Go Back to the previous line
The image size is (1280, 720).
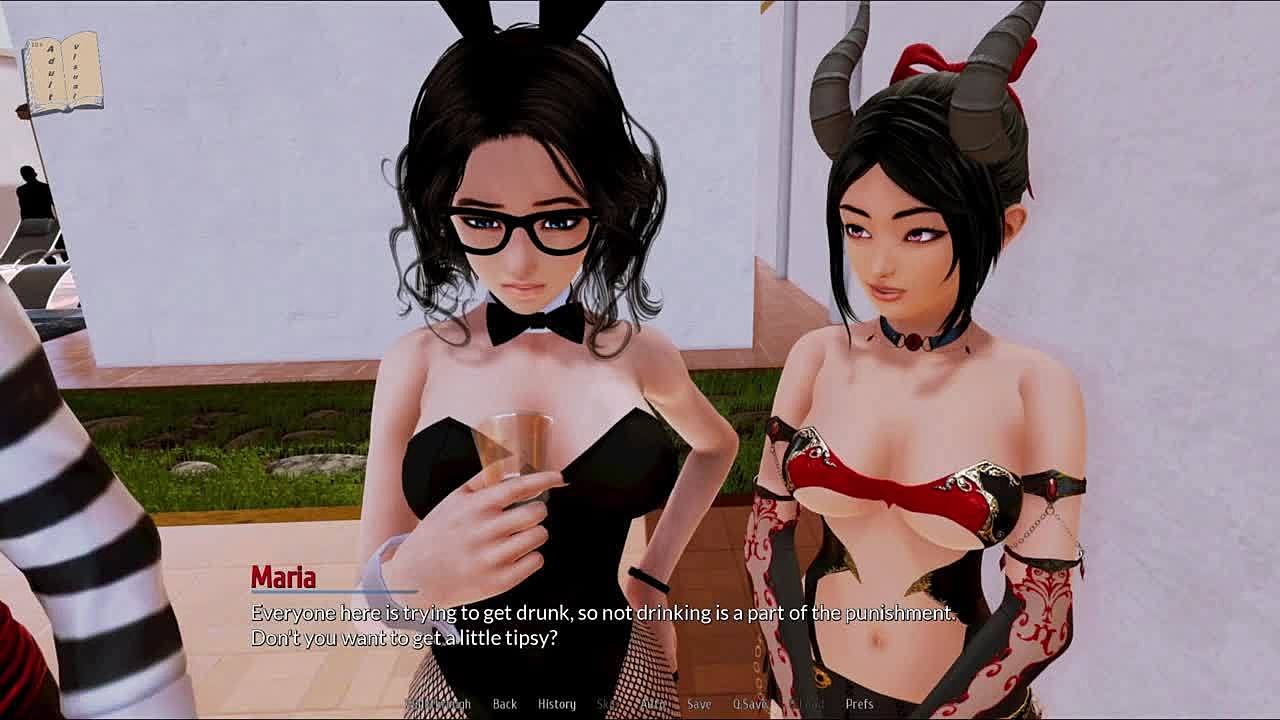click(505, 704)
